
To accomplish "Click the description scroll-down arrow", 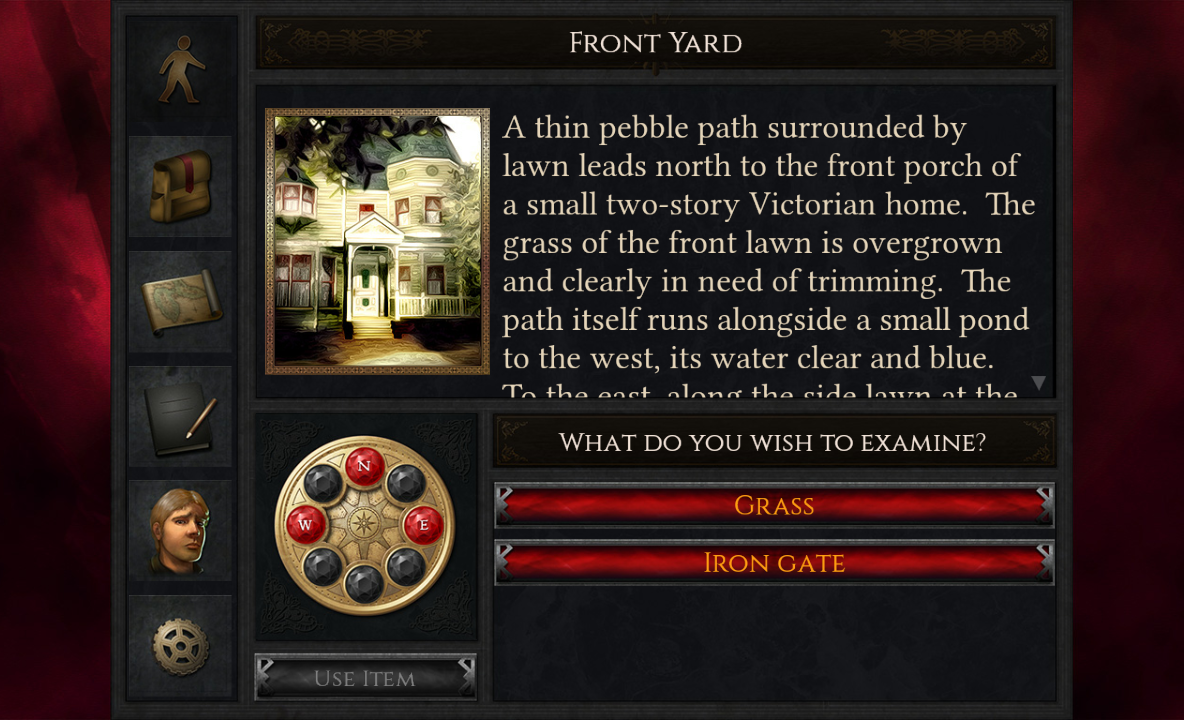I will 1038,383.
